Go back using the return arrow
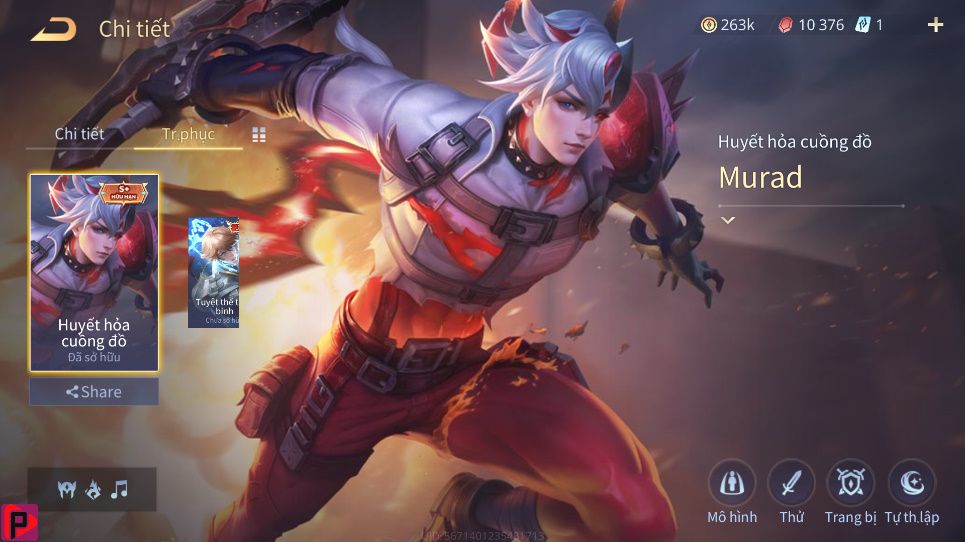Viewport: 965px width, 542px height. click(x=53, y=30)
